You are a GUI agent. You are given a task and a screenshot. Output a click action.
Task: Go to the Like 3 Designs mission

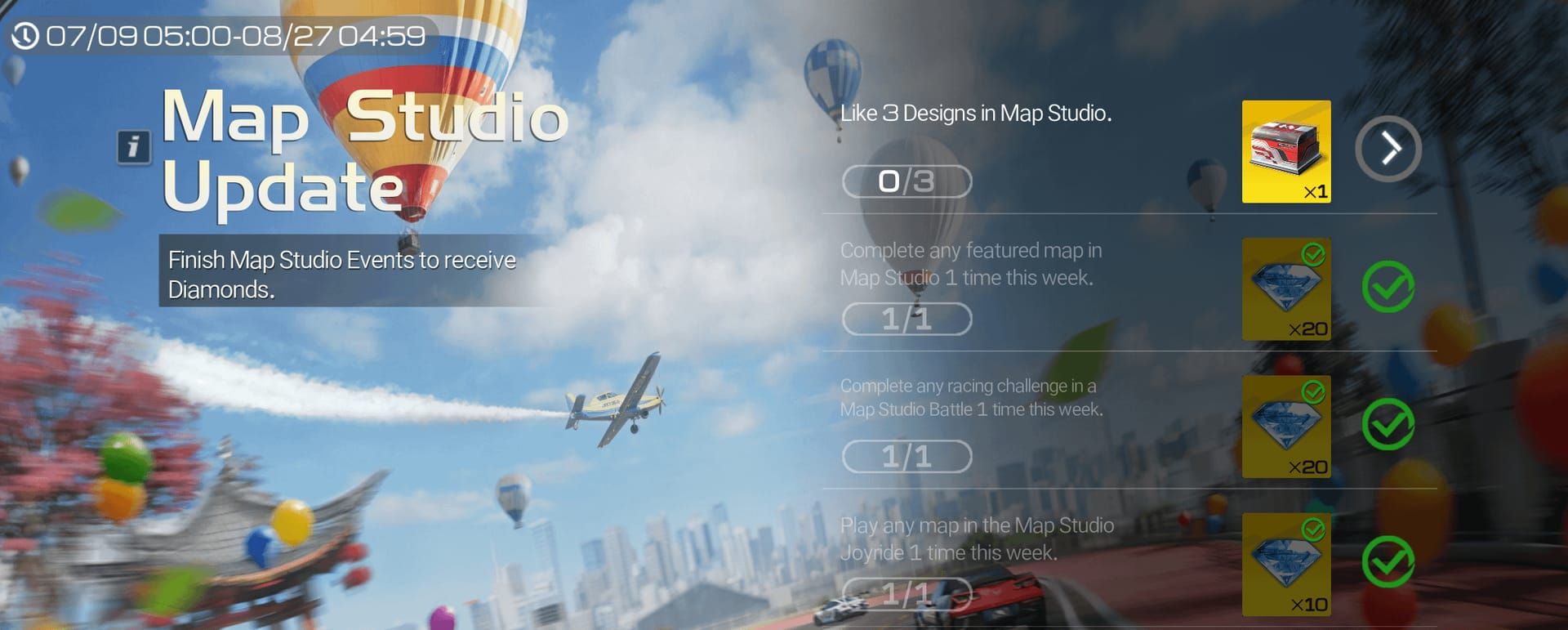[1388, 149]
